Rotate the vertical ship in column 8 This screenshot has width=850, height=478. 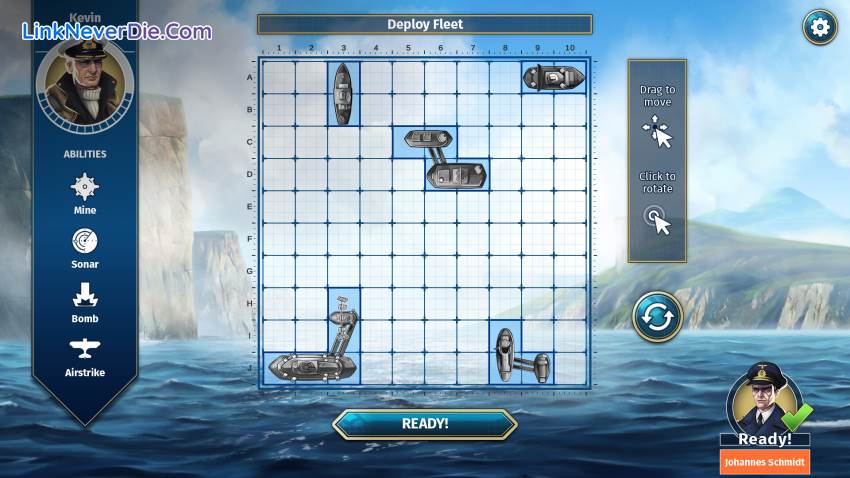coord(505,352)
